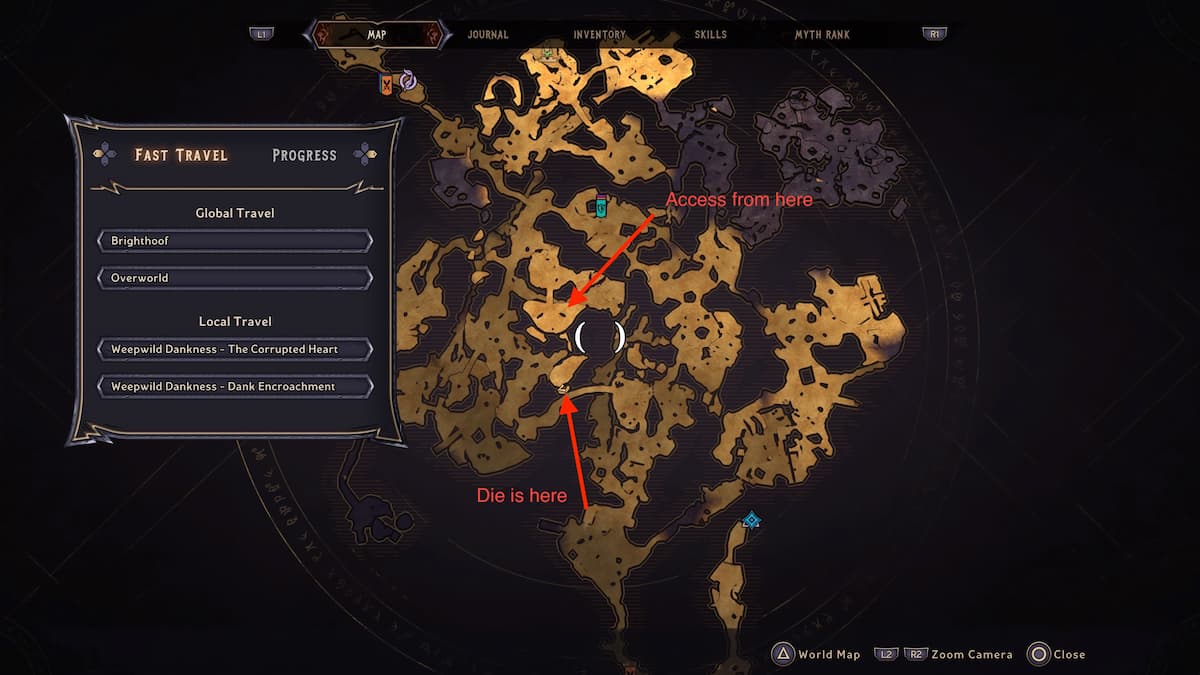Fast travel to Brighthoof

tap(235, 241)
